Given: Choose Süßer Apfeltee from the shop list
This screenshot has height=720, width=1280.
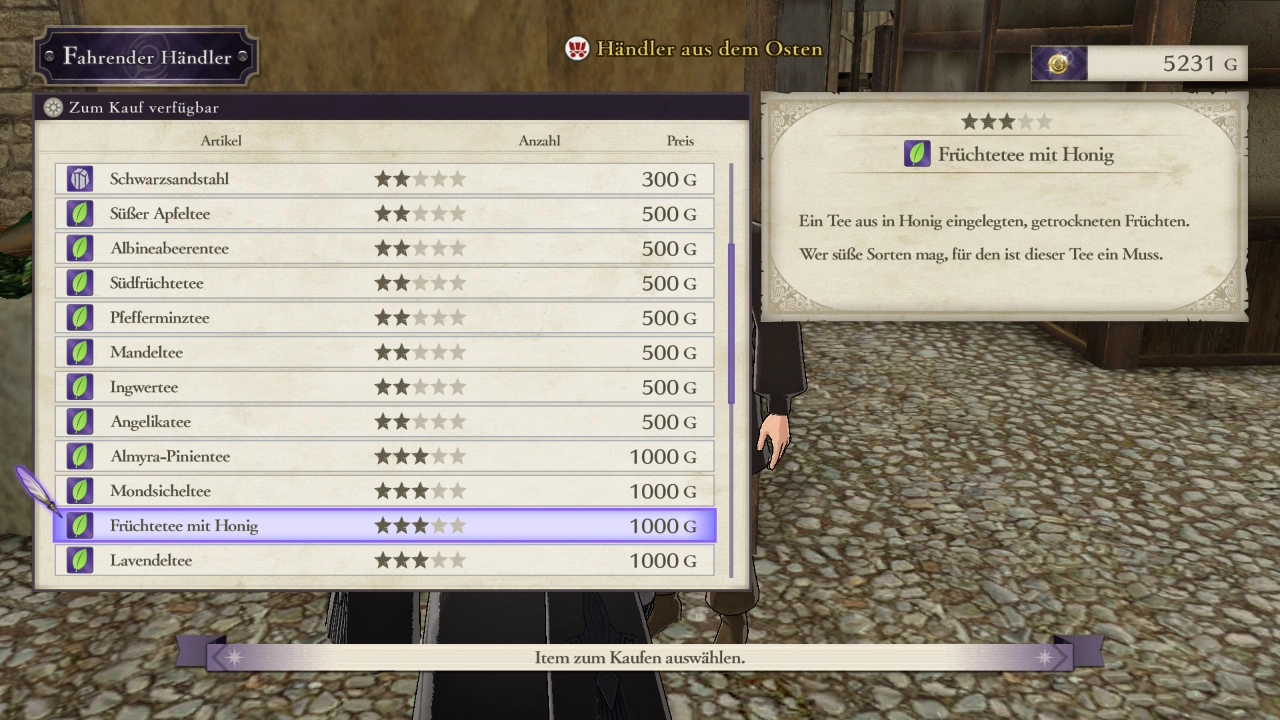Looking at the screenshot, I should point(385,214).
